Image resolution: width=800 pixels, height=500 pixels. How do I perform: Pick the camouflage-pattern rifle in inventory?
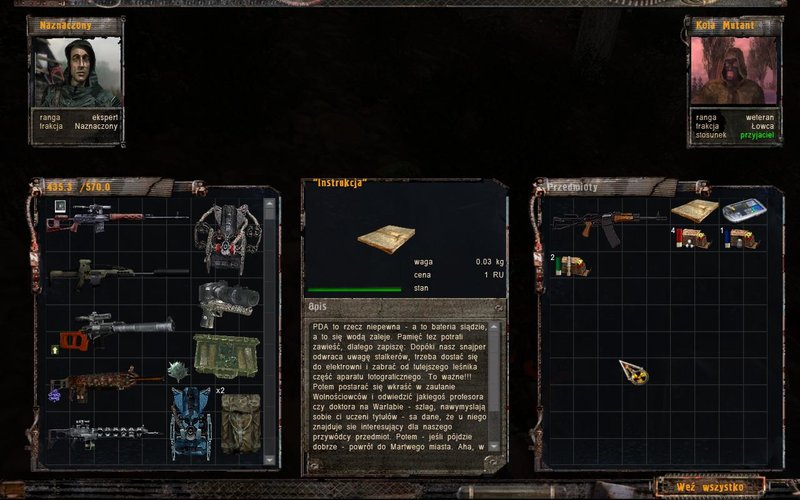point(107,381)
